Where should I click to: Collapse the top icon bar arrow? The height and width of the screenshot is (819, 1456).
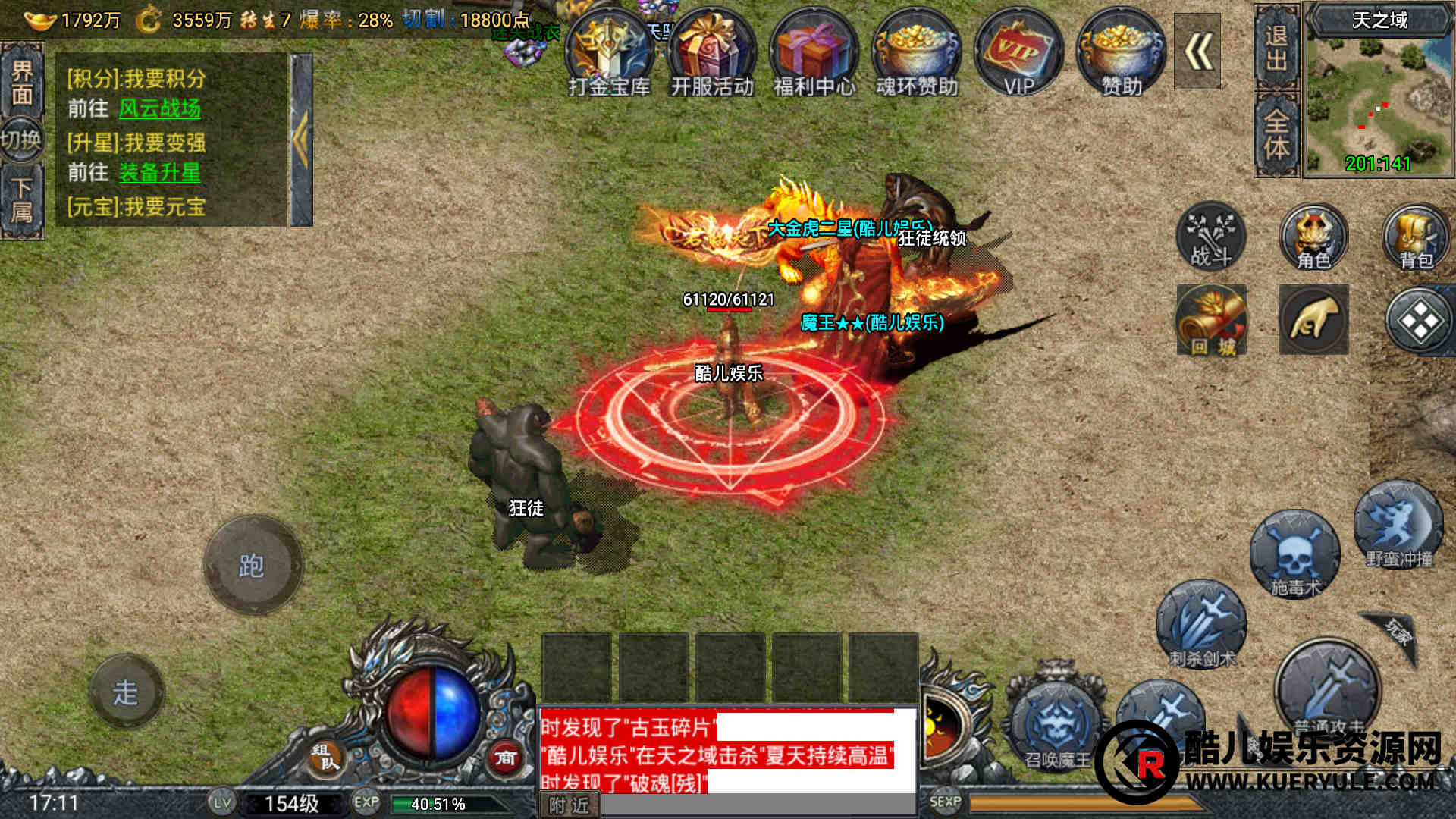pyautogui.click(x=1197, y=52)
